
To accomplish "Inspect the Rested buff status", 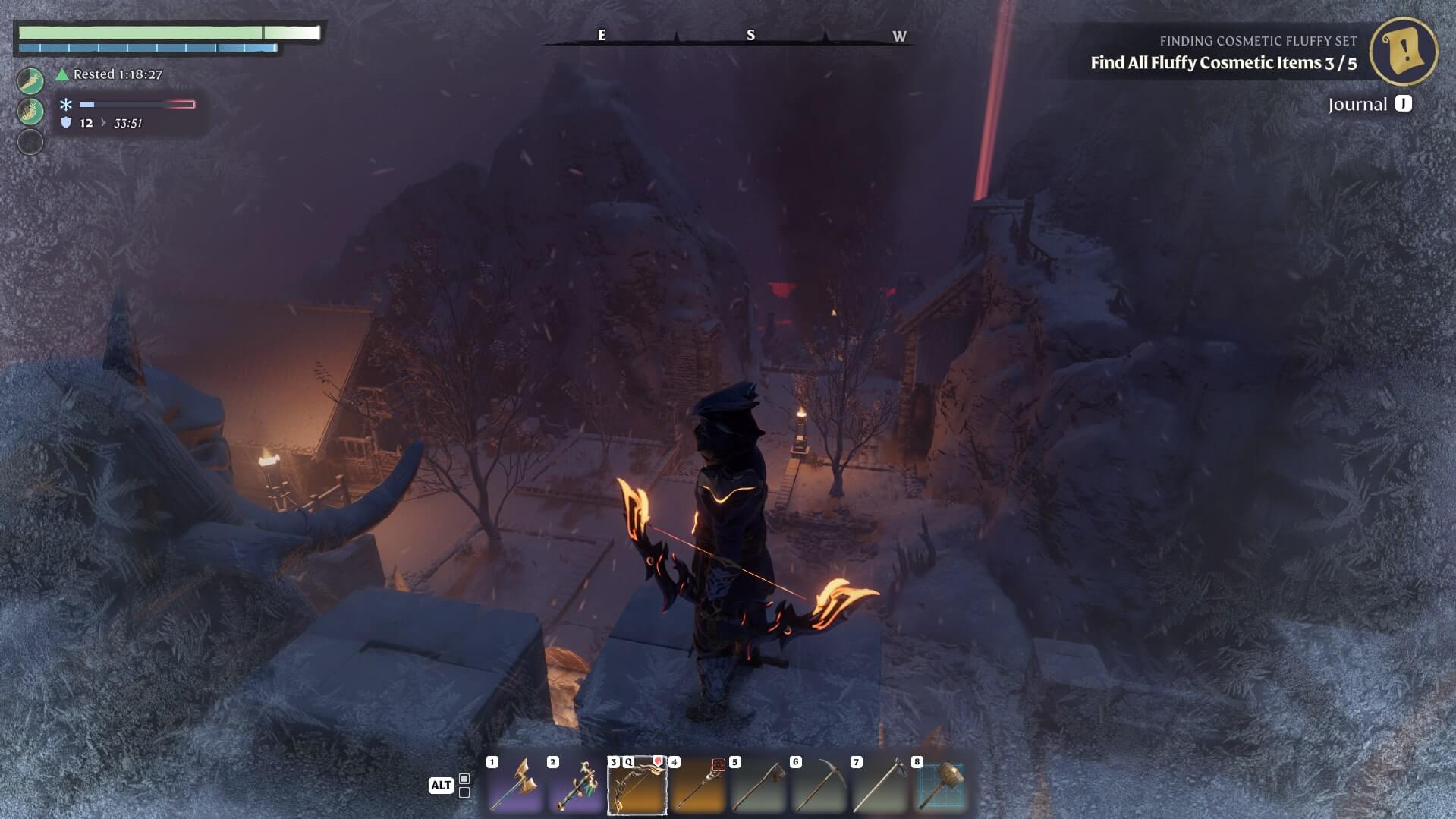I will coord(109,74).
